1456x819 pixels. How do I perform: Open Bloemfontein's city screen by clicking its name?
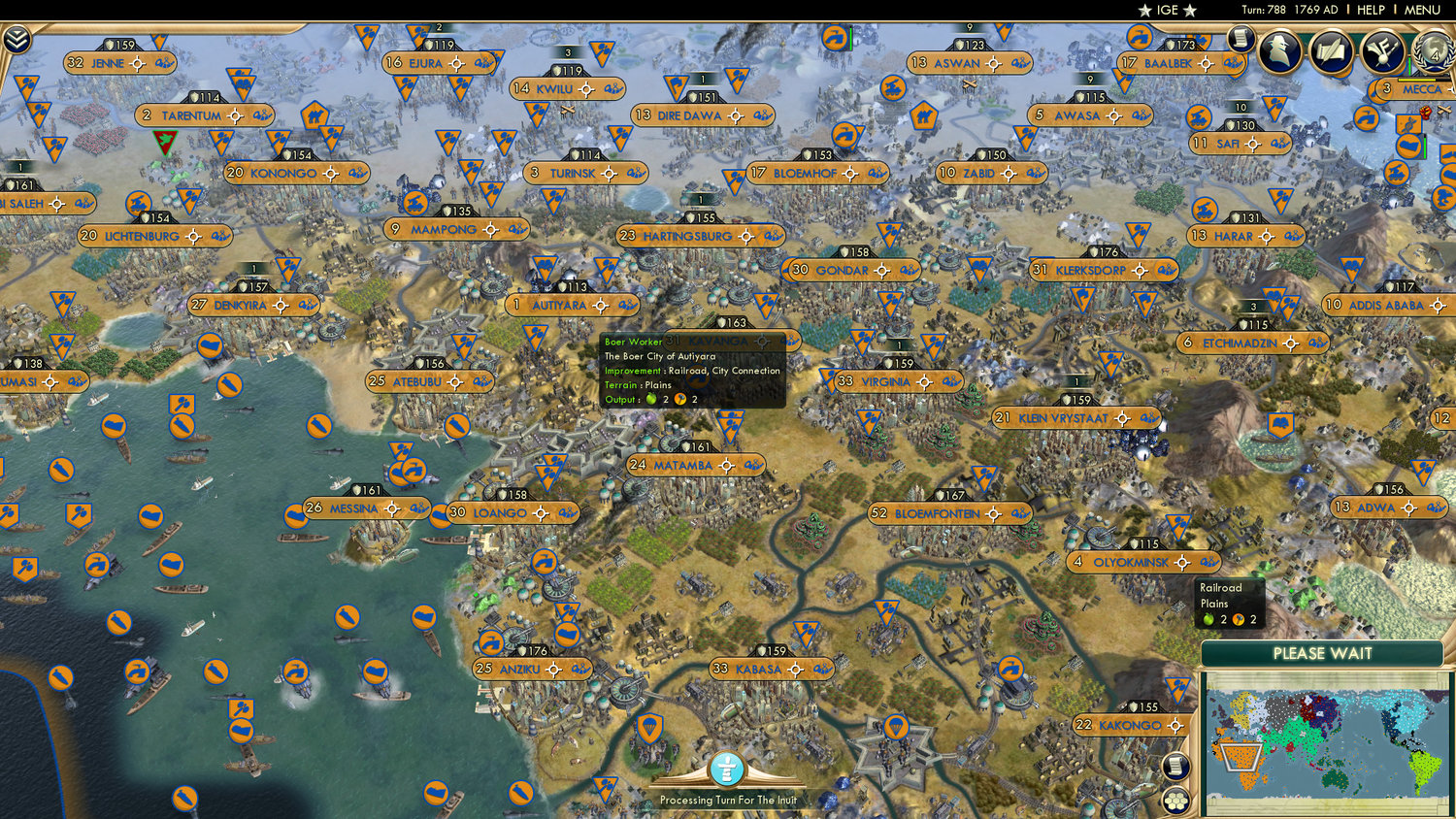[937, 513]
